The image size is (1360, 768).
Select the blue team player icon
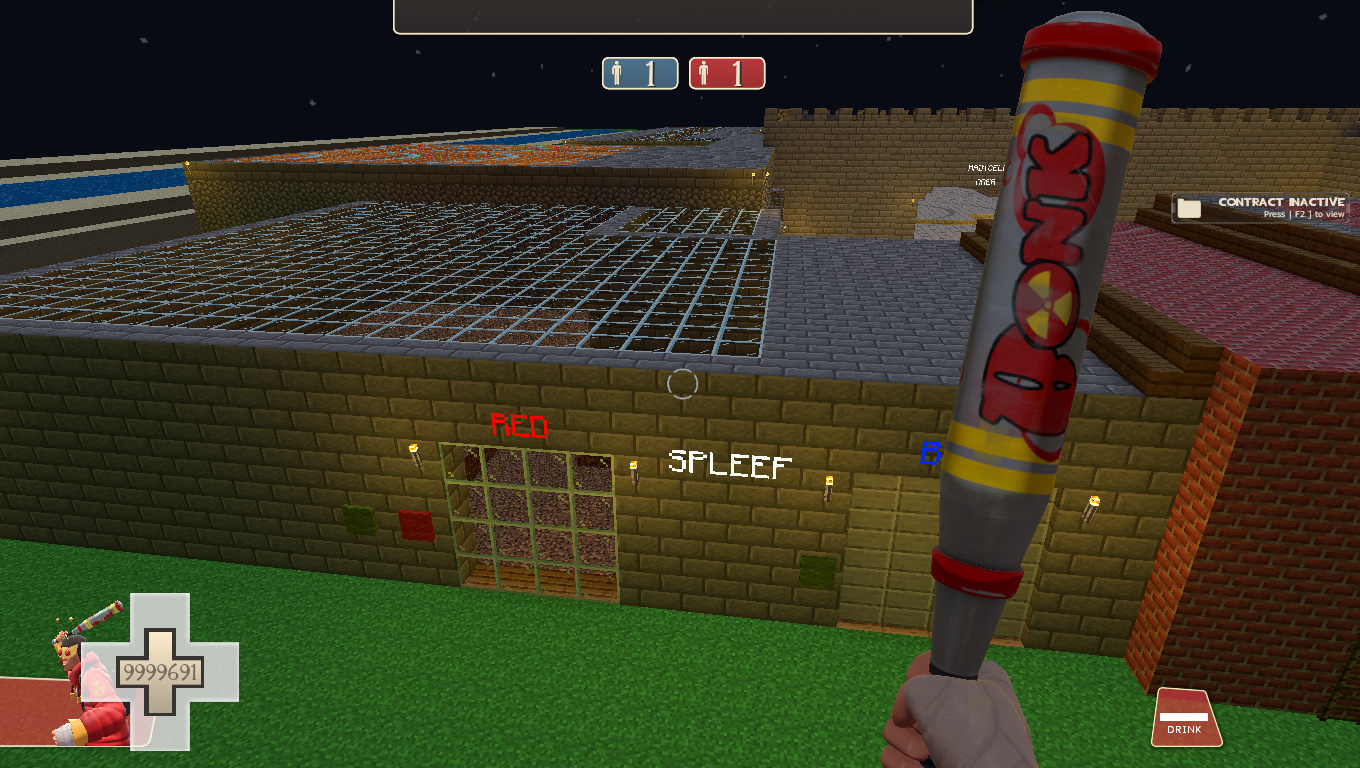617,72
